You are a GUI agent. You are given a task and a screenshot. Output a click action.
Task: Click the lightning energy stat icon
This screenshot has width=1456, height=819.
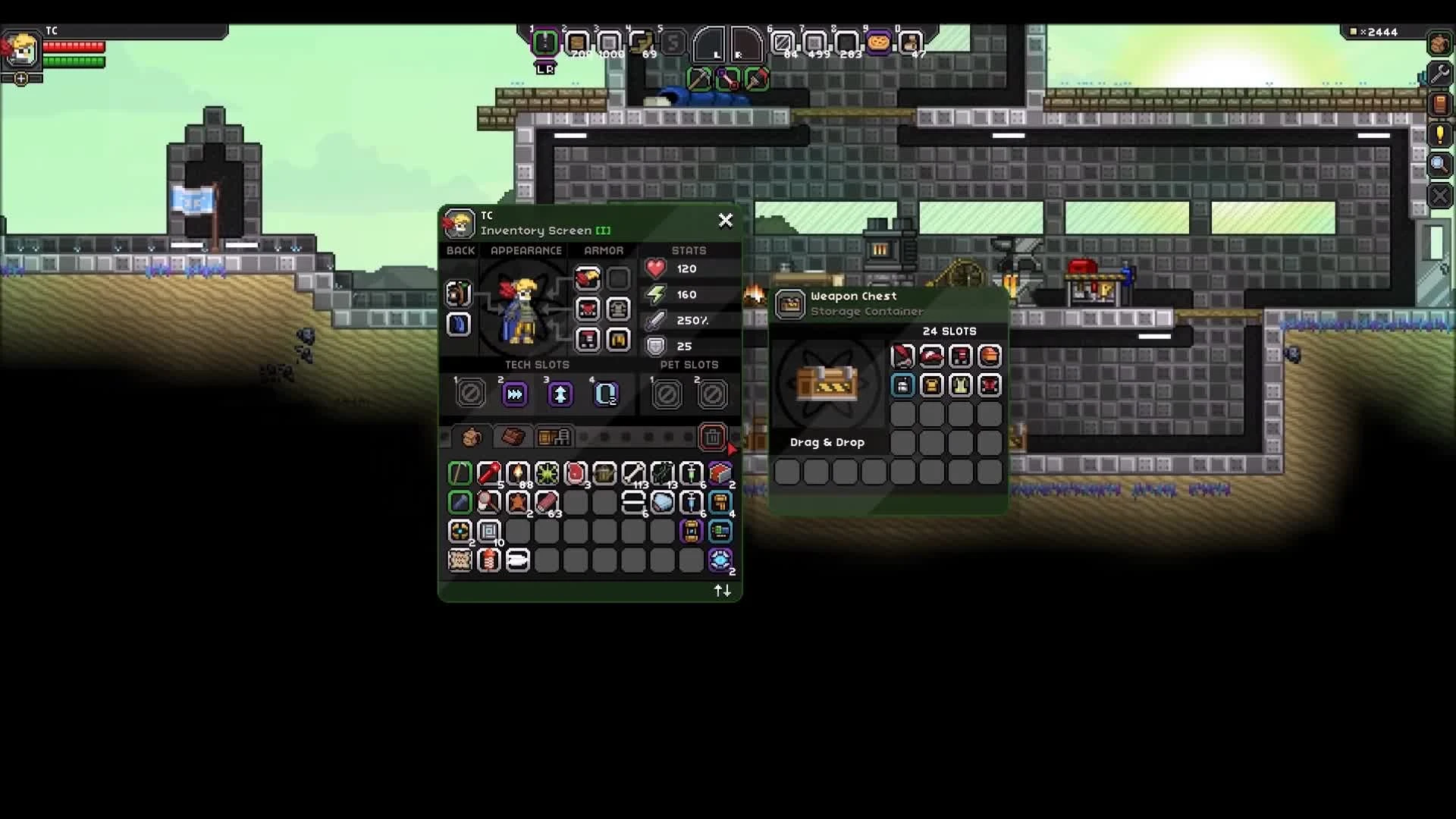click(x=654, y=294)
